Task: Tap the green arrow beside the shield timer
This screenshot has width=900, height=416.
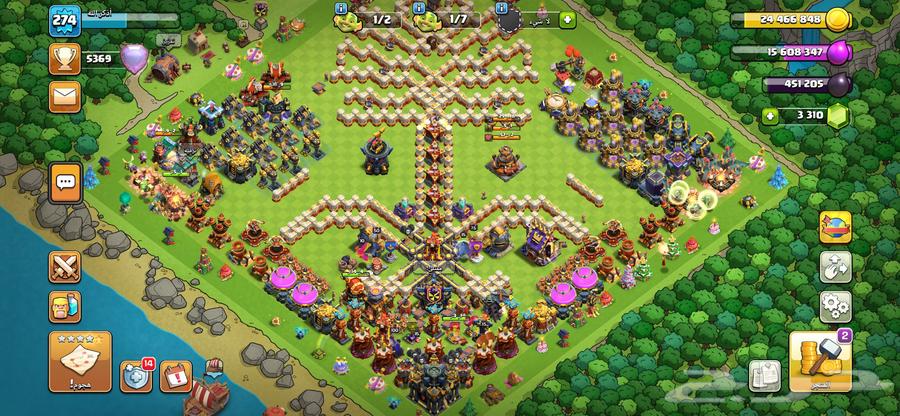Action: (567, 19)
